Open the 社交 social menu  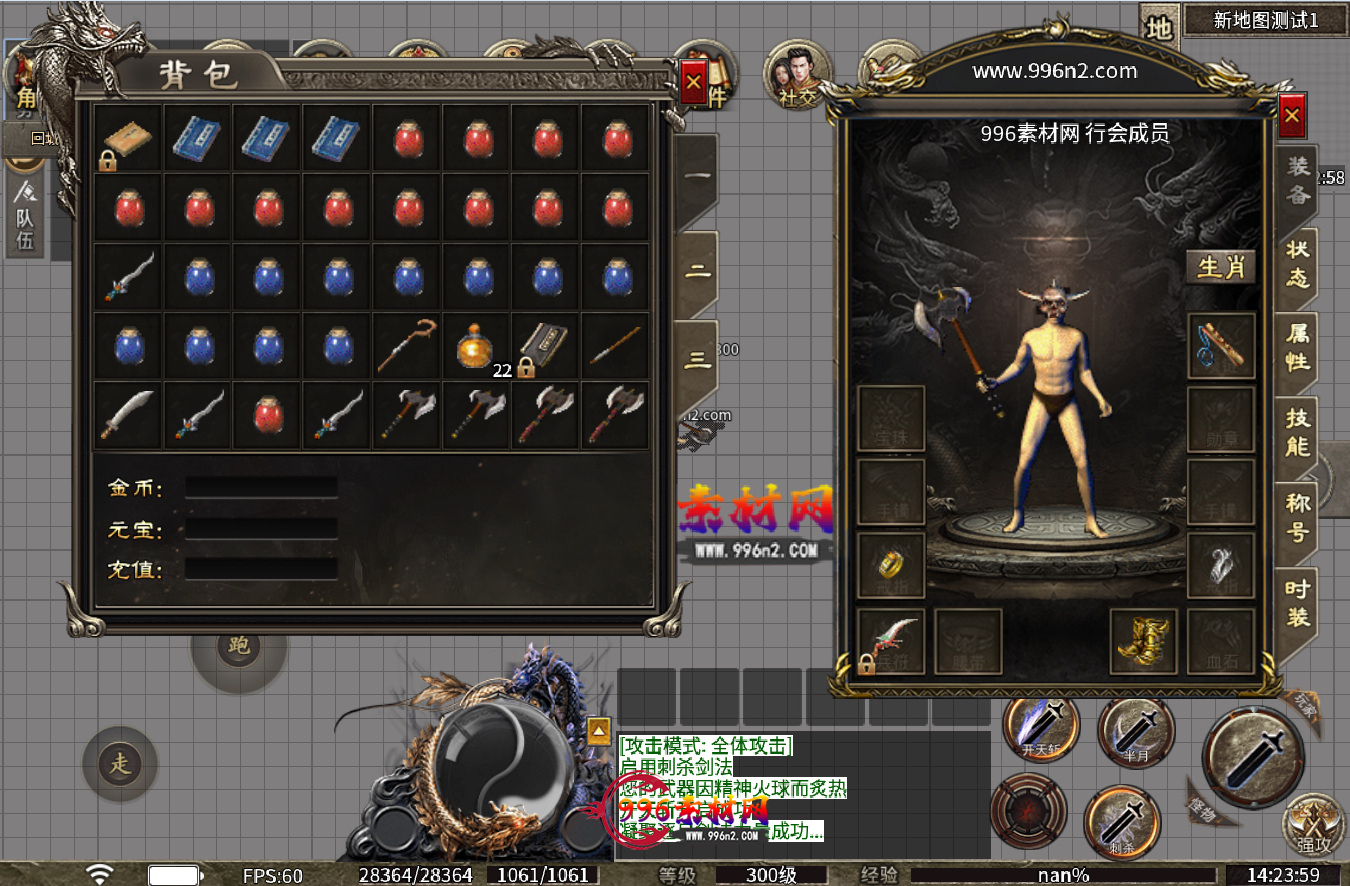[797, 76]
